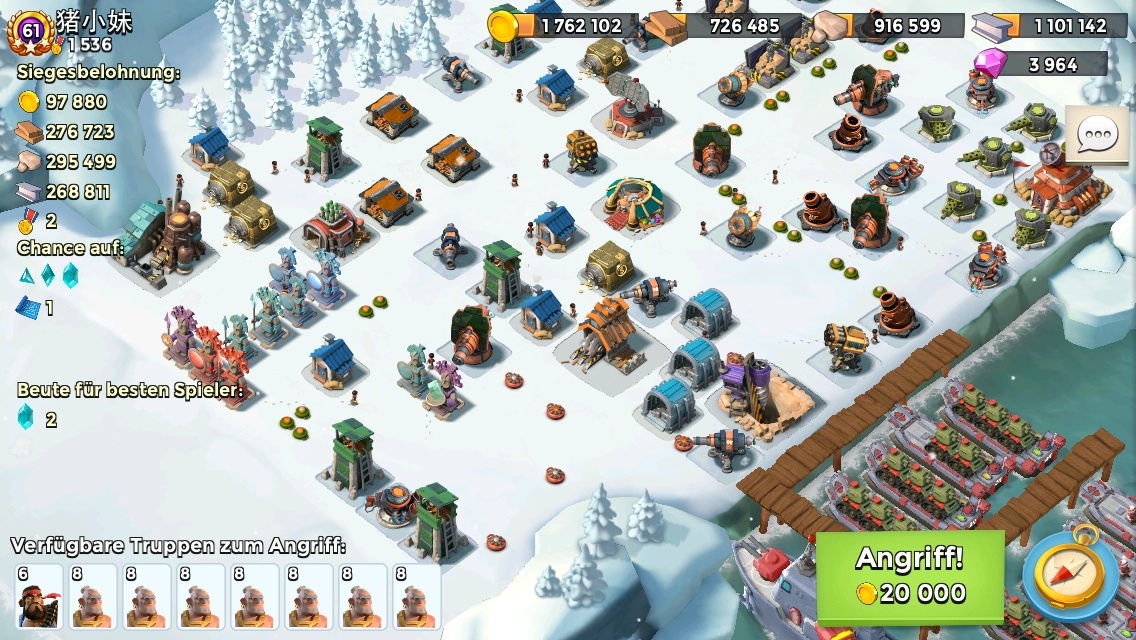Select the red-bandana troop slot
Viewport: 1136px width, 640px height.
tap(39, 597)
